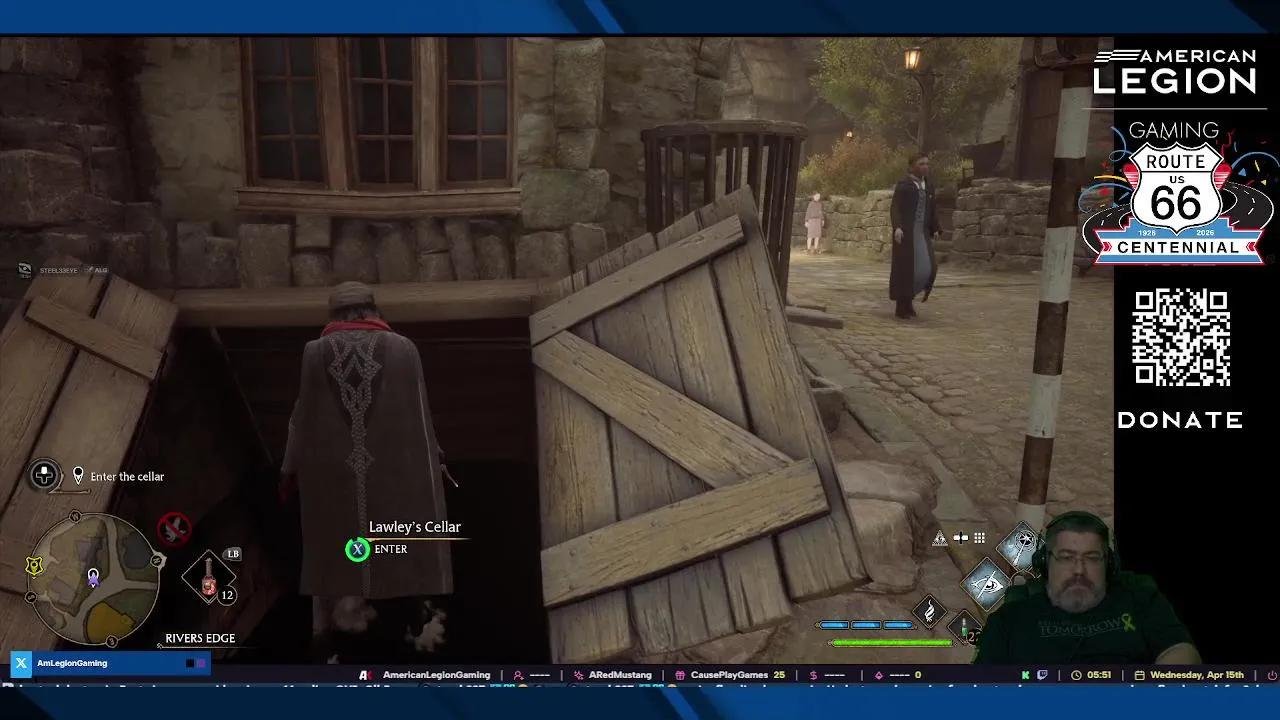The image size is (1280, 720).
Task: Click the triangular alert icon near the spell bar
Action: [x=939, y=538]
